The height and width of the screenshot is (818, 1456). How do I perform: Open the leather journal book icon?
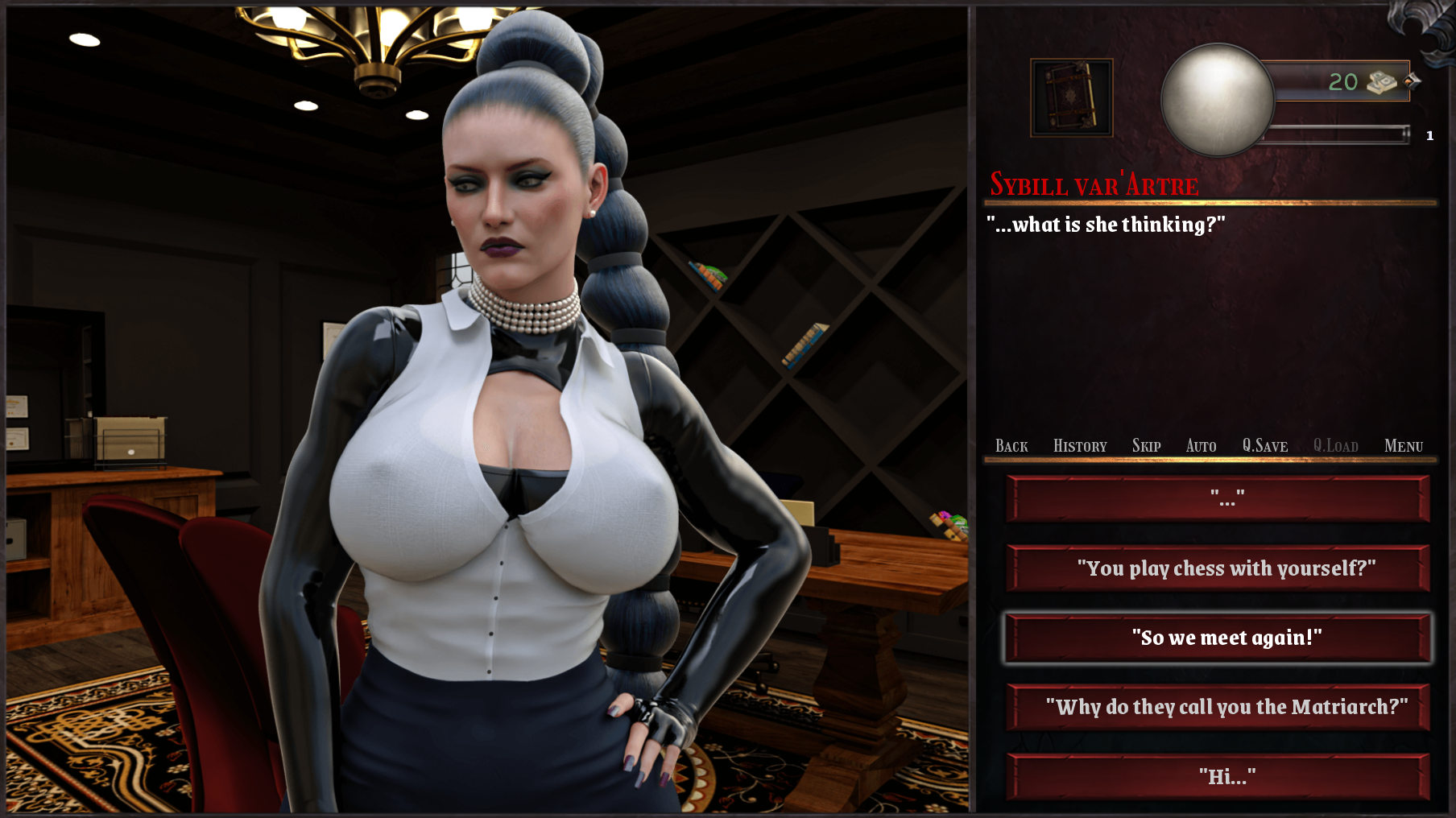[1071, 97]
